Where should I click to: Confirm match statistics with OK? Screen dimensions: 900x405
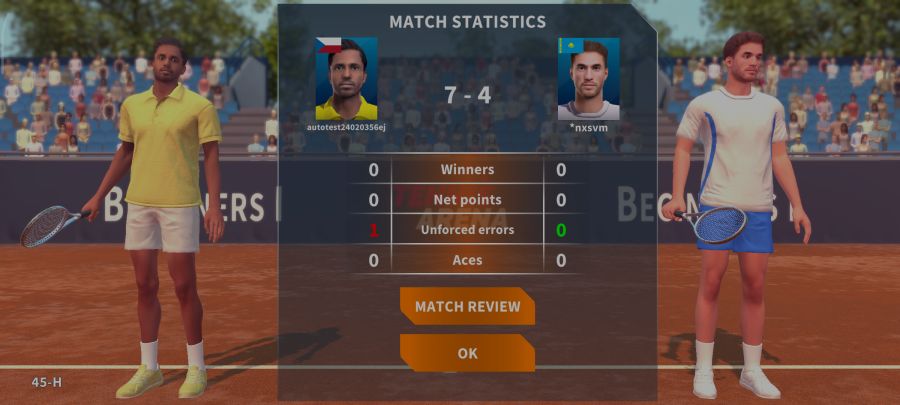point(467,353)
